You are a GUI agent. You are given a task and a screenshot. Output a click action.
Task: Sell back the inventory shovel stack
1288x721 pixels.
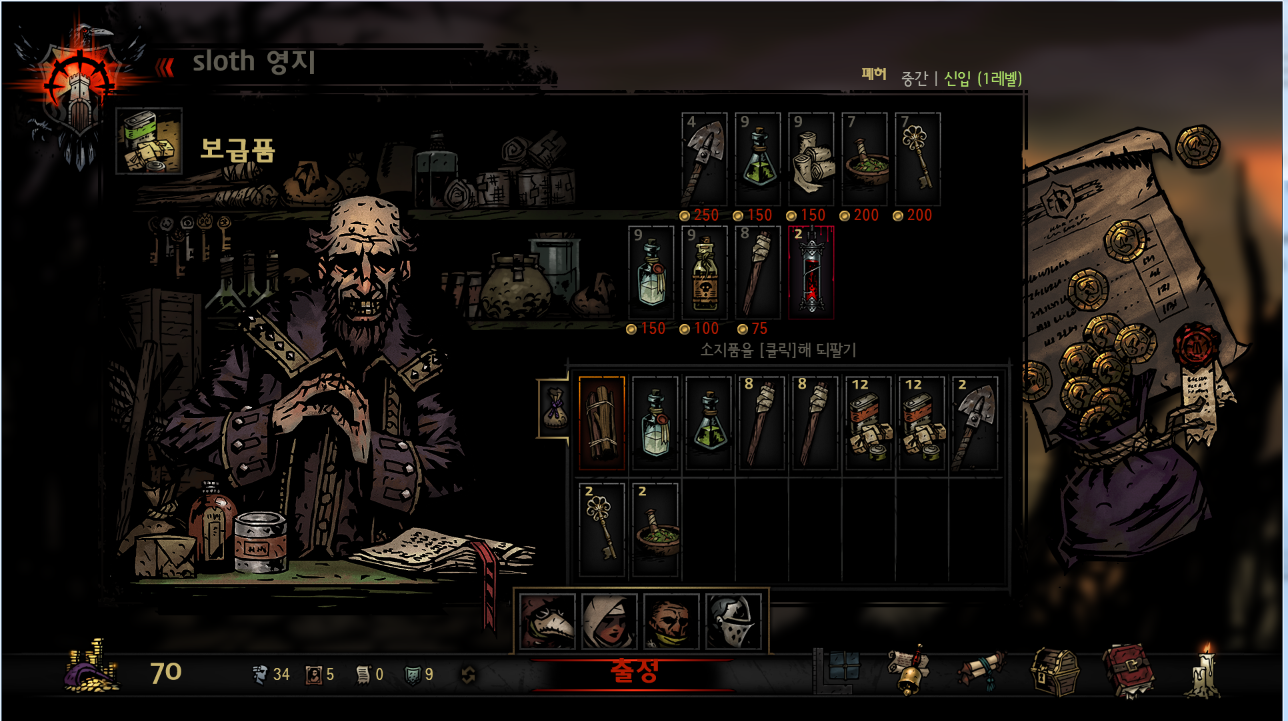(975, 423)
